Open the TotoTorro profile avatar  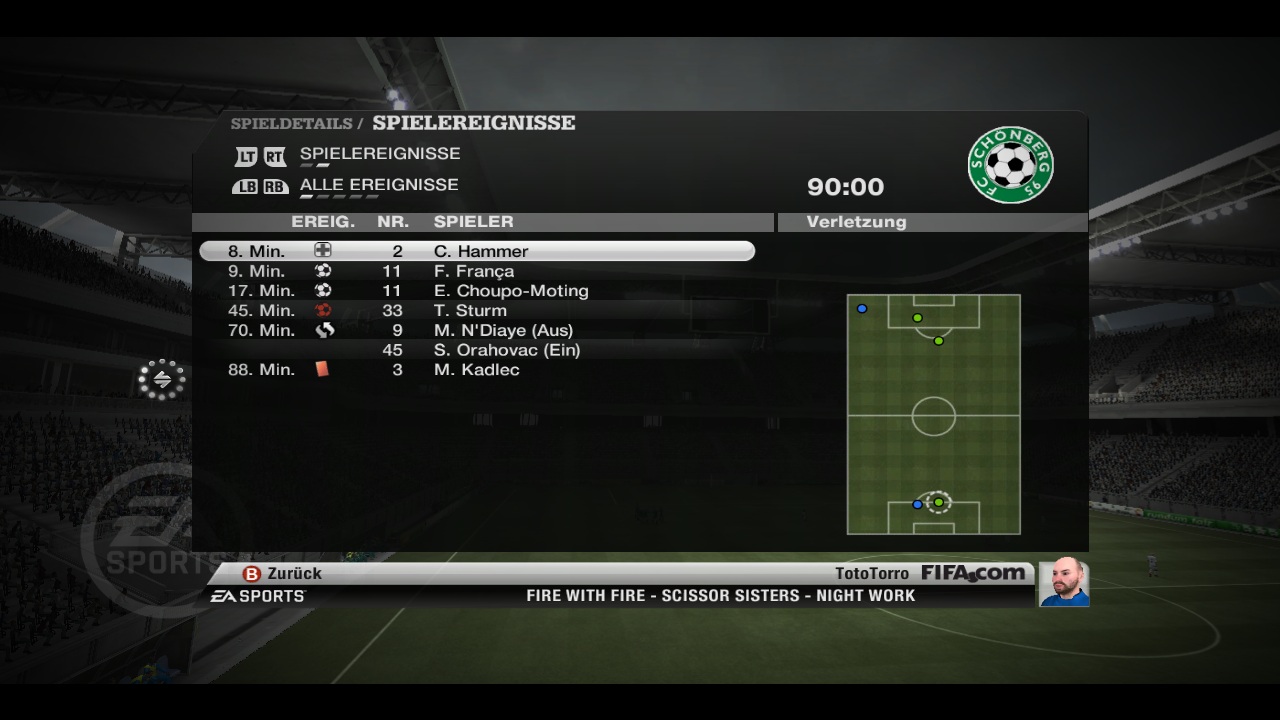[x=1063, y=581]
